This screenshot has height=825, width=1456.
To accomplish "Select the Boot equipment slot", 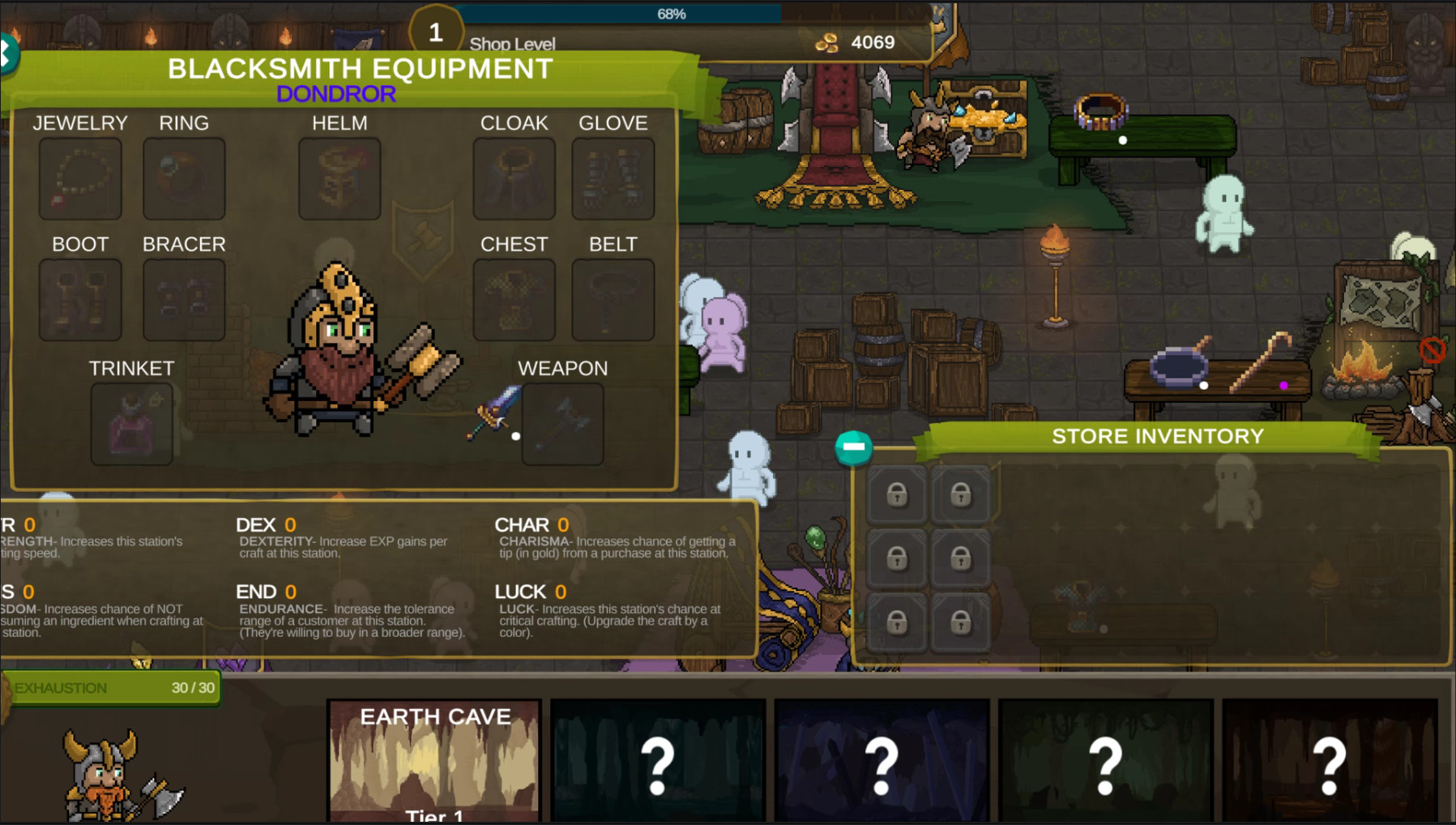I will point(79,297).
